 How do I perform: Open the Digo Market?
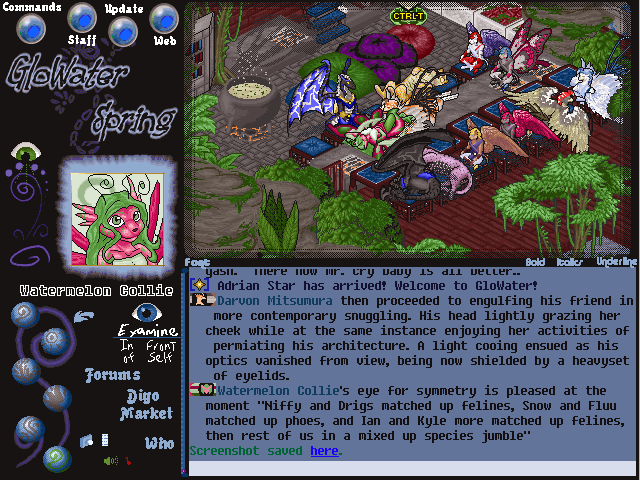coord(147,405)
